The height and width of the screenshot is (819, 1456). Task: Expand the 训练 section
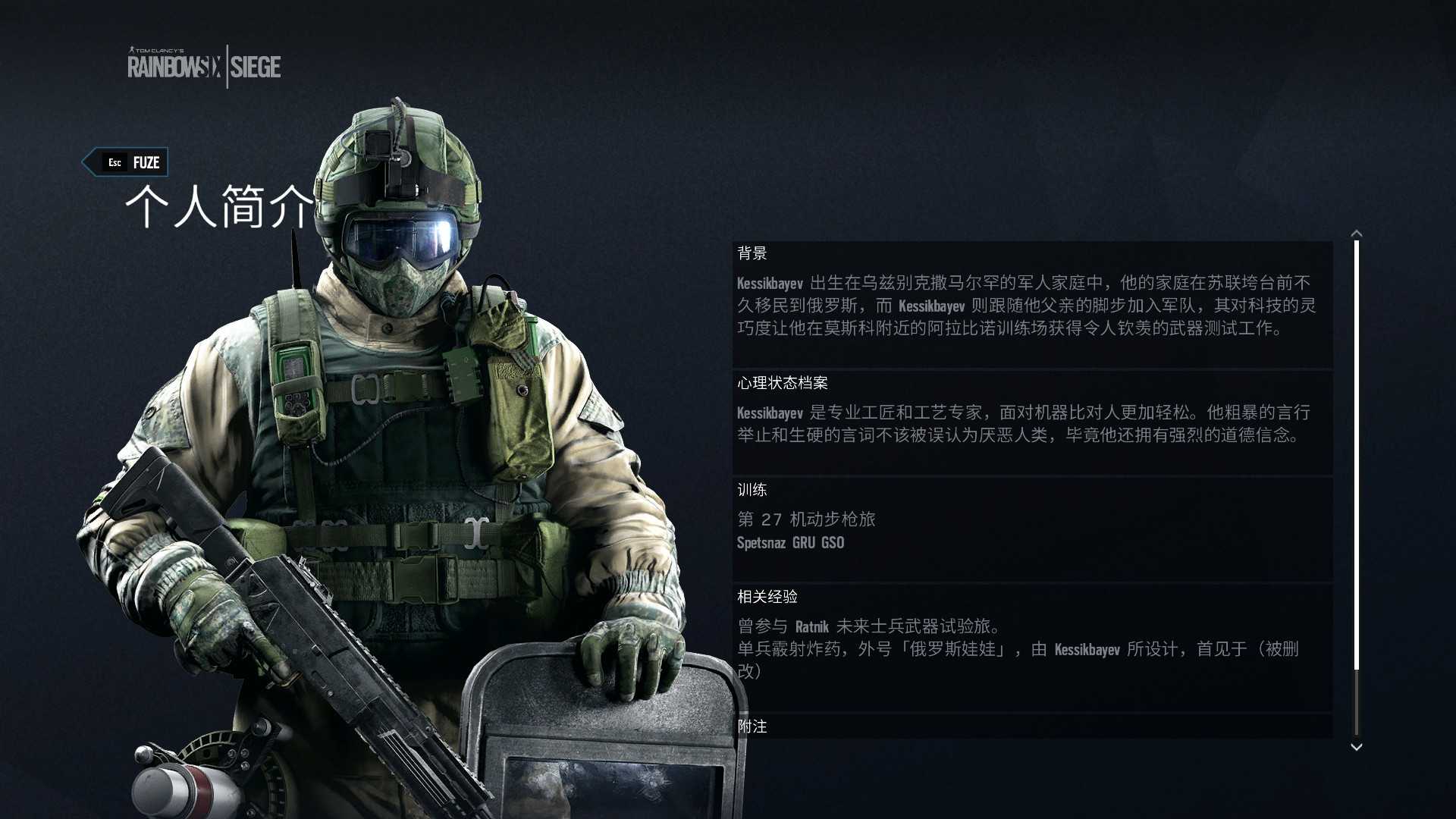tap(752, 490)
